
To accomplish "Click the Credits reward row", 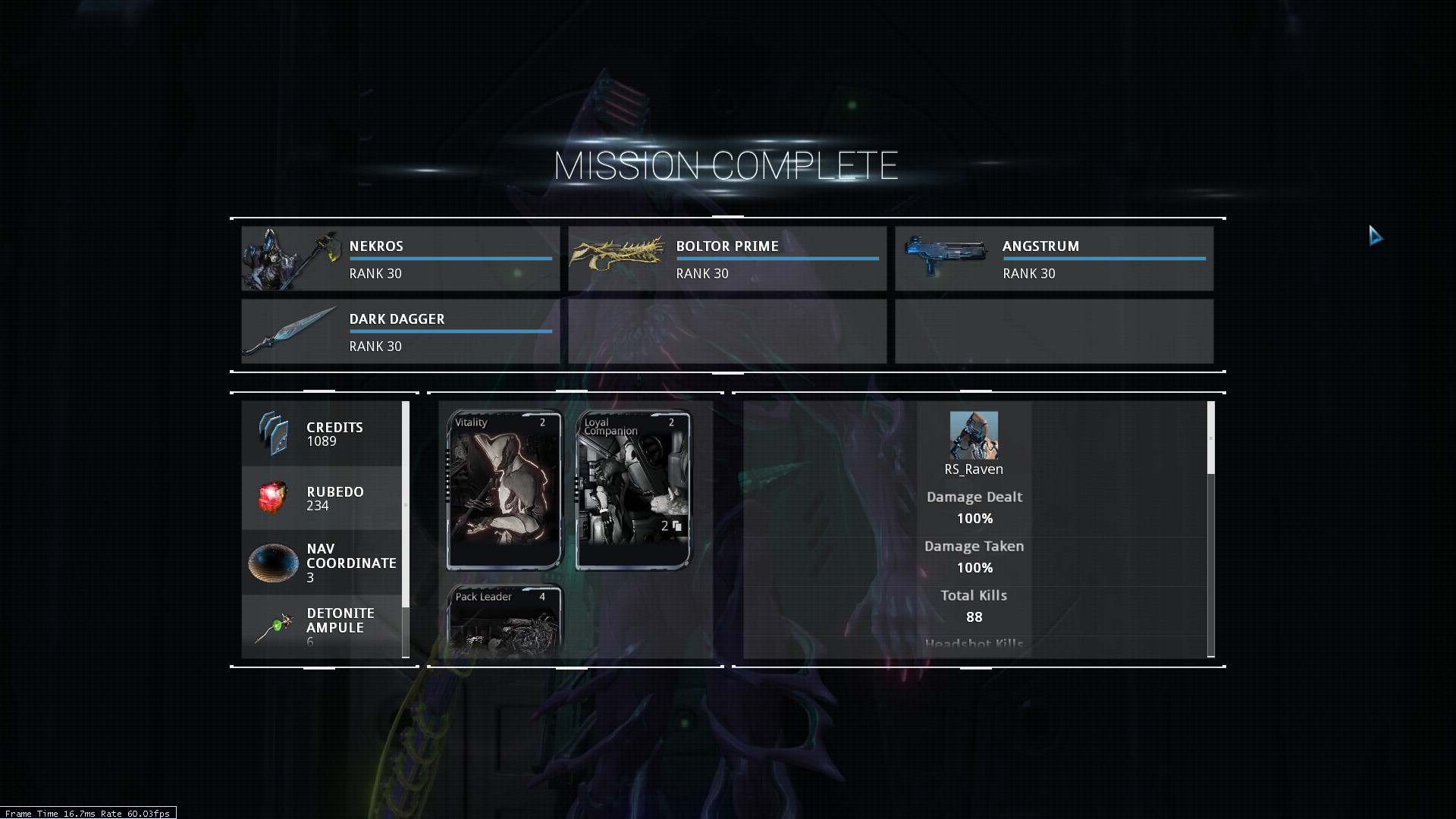I will point(322,434).
